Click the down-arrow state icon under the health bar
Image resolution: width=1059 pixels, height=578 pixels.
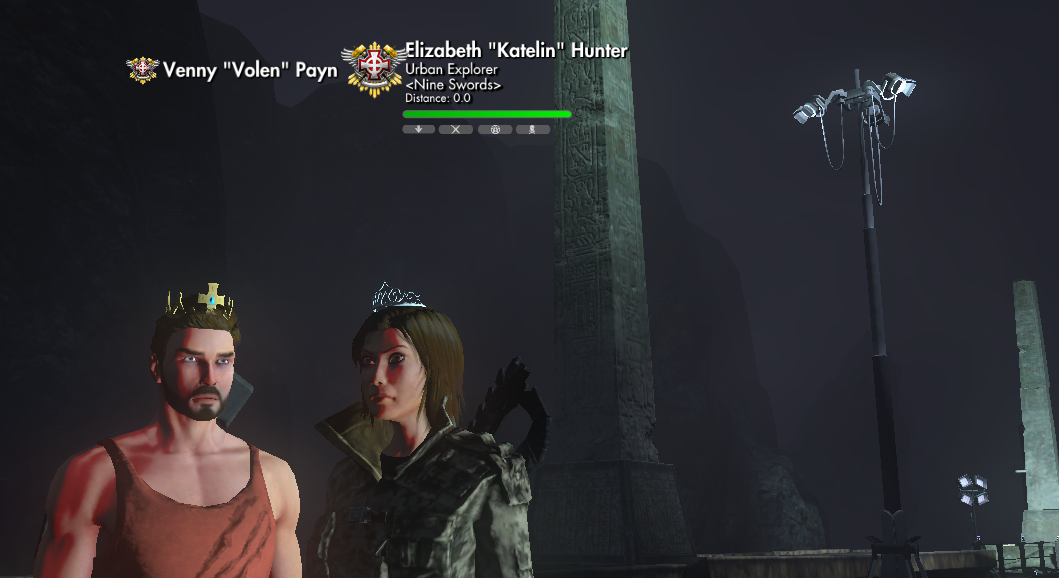click(x=418, y=129)
